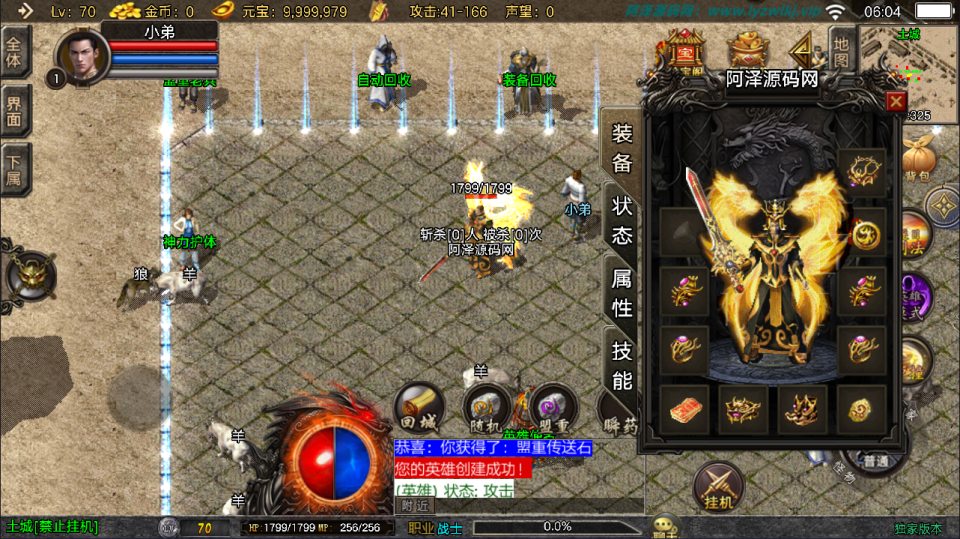Viewport: 960px width, 539px height.
Task: Open the 宝阁 treasure pavilion shop
Action: pos(685,50)
